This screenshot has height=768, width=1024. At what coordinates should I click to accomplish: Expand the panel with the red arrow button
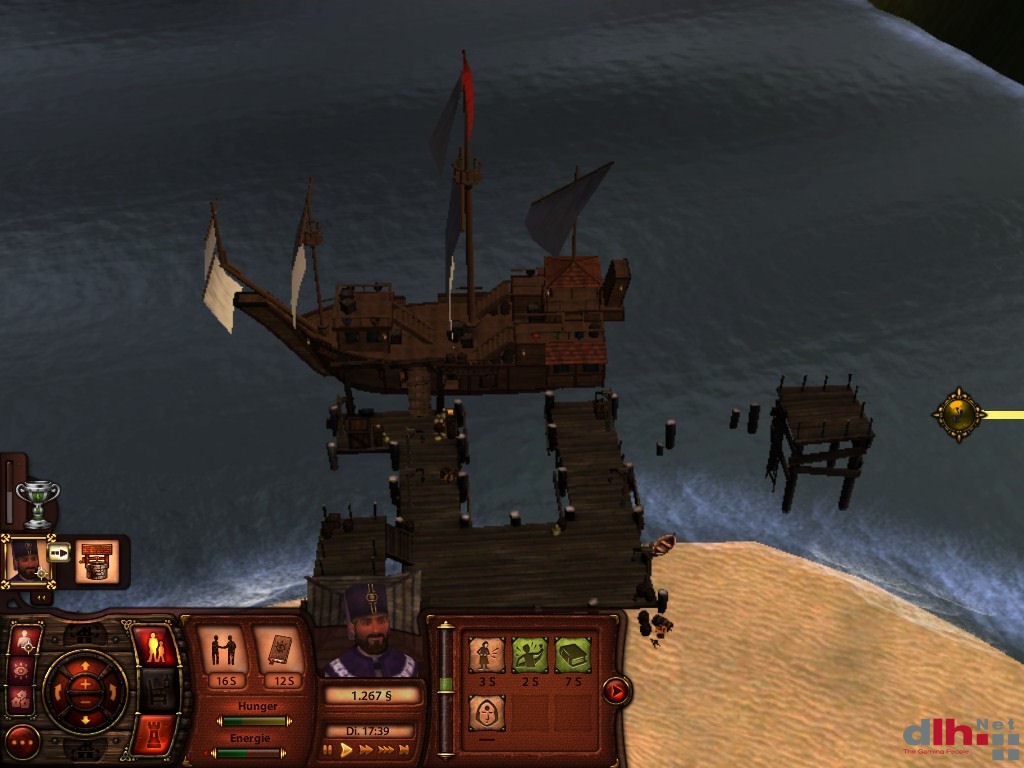(x=616, y=690)
